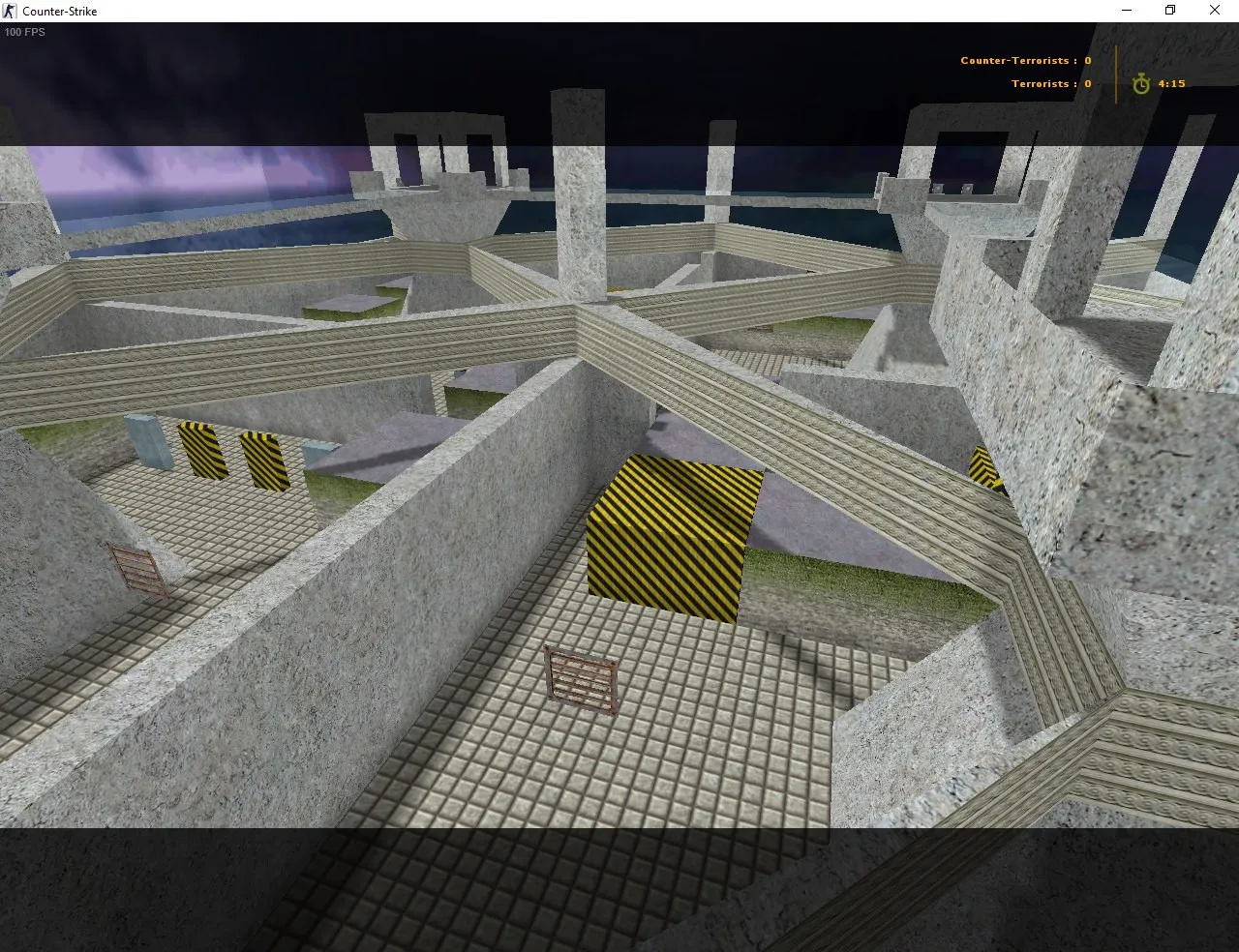1239x952 pixels.
Task: Click the Counter-Strike window icon
Action: [x=10, y=11]
